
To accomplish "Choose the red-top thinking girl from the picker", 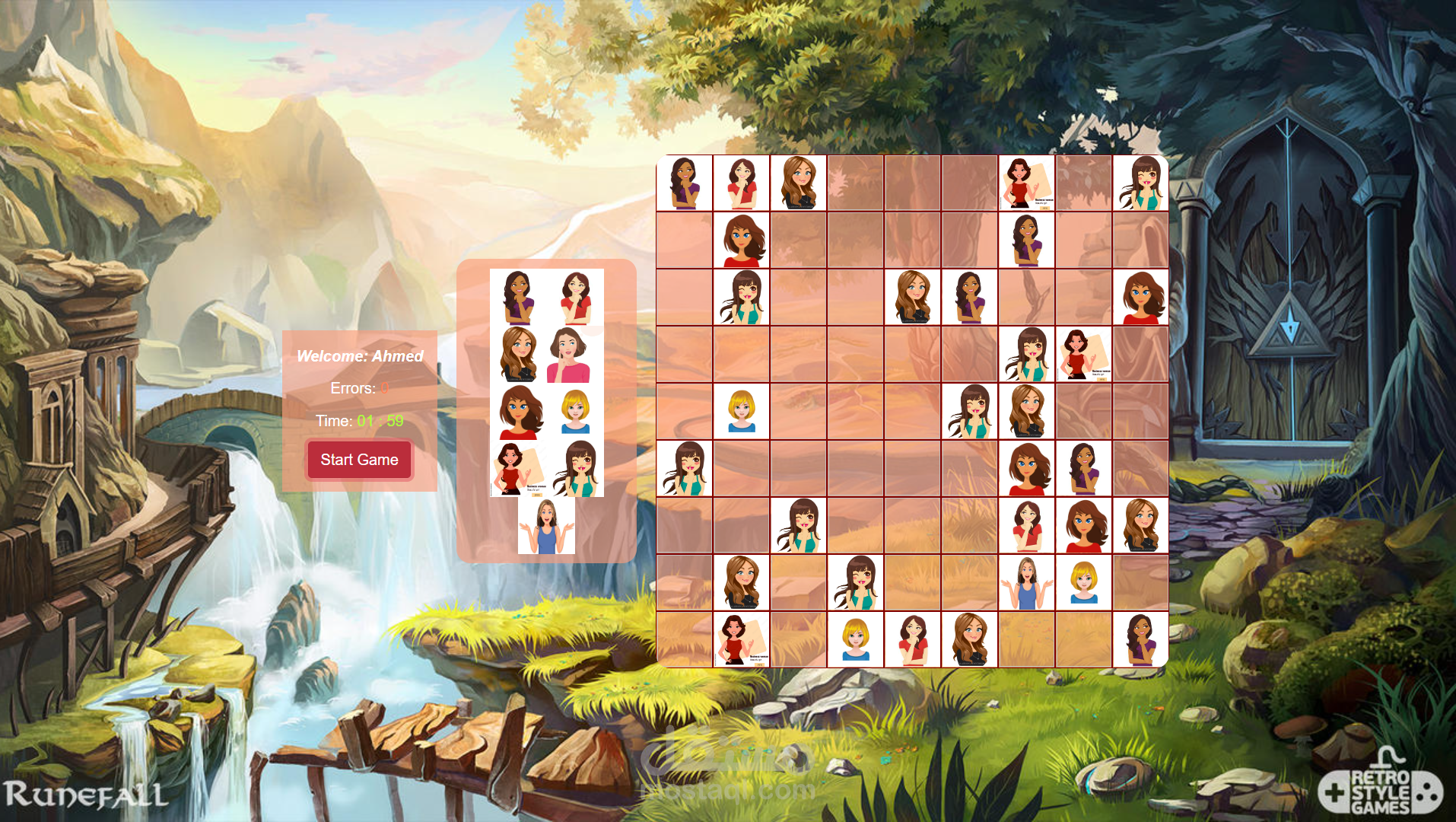I will click(x=575, y=298).
